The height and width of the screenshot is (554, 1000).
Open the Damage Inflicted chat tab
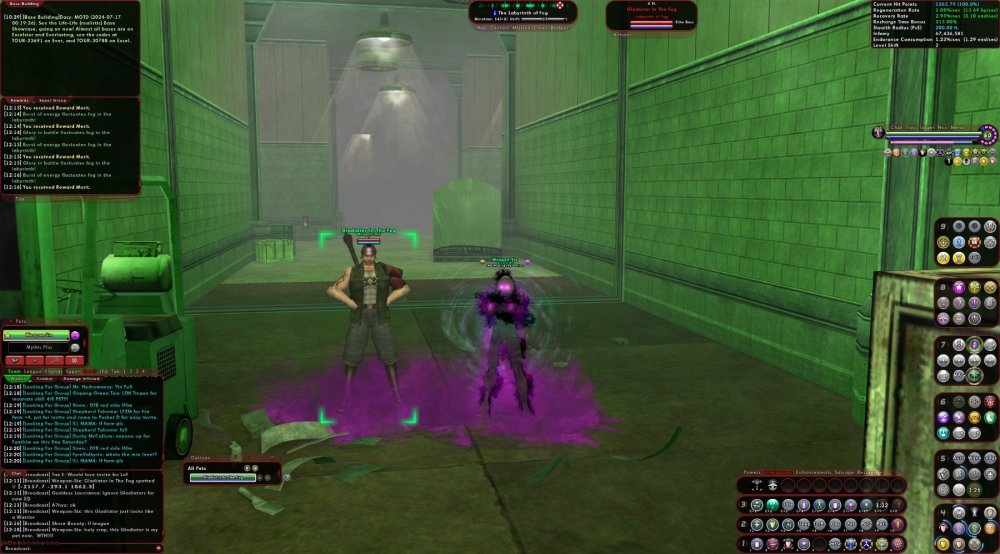pyautogui.click(x=80, y=379)
